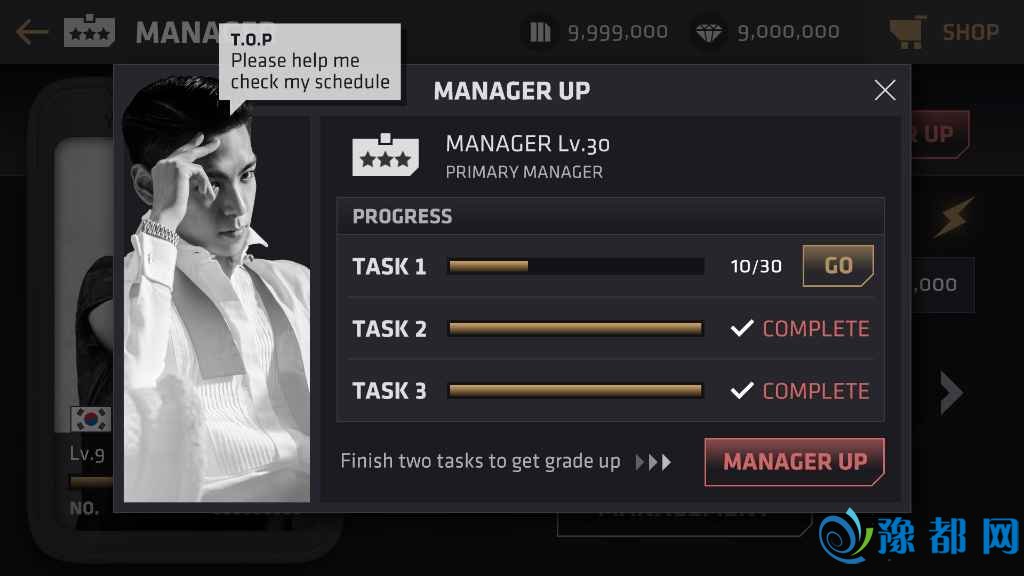Open the SHOP with cart icon

click(944, 32)
